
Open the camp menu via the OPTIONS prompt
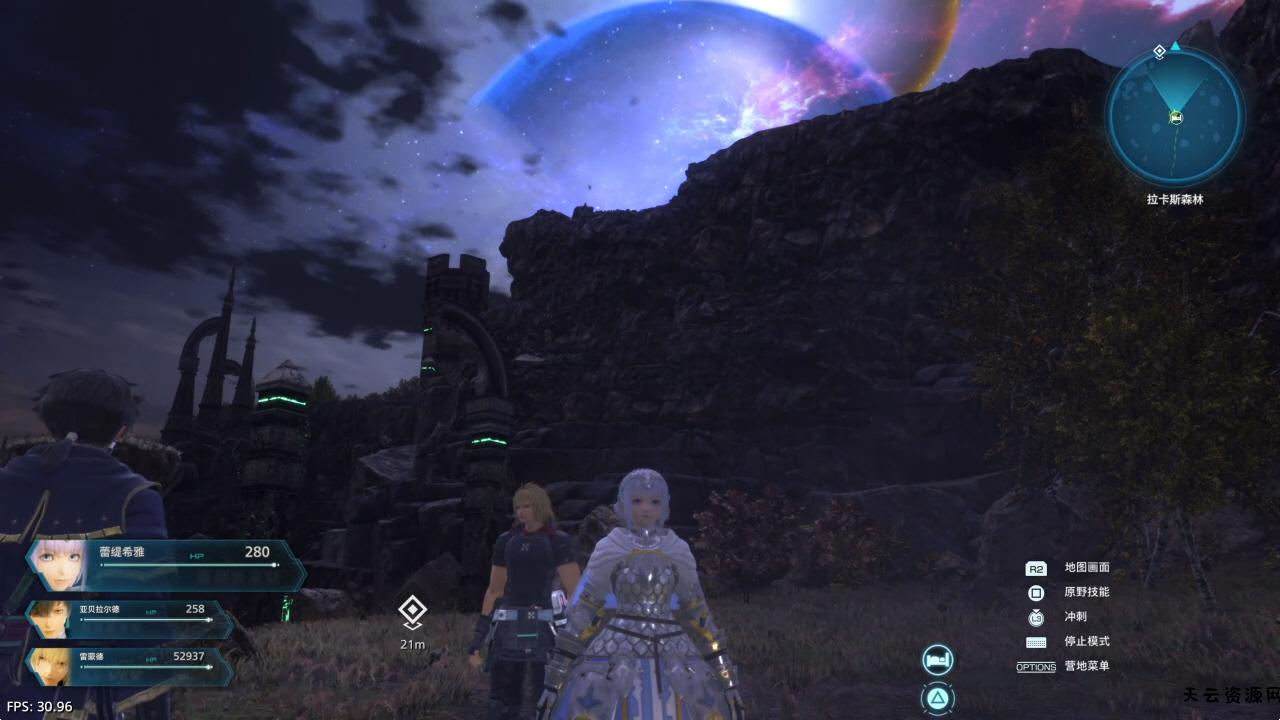click(1036, 666)
